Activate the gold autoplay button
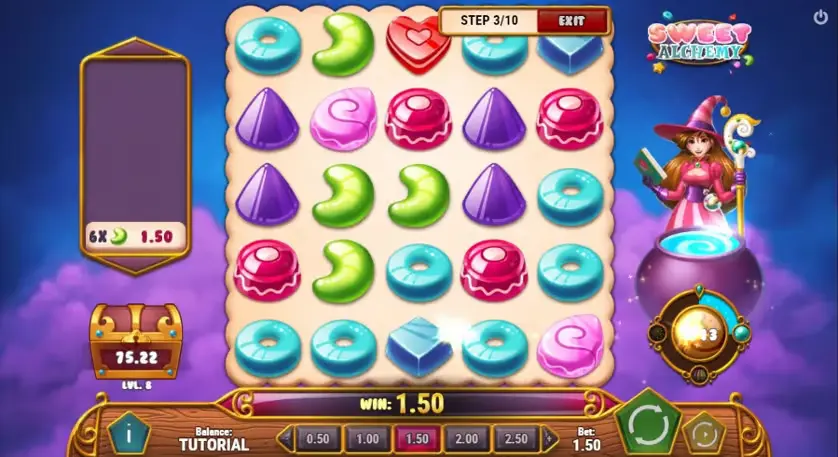This screenshot has width=838, height=457. (704, 432)
